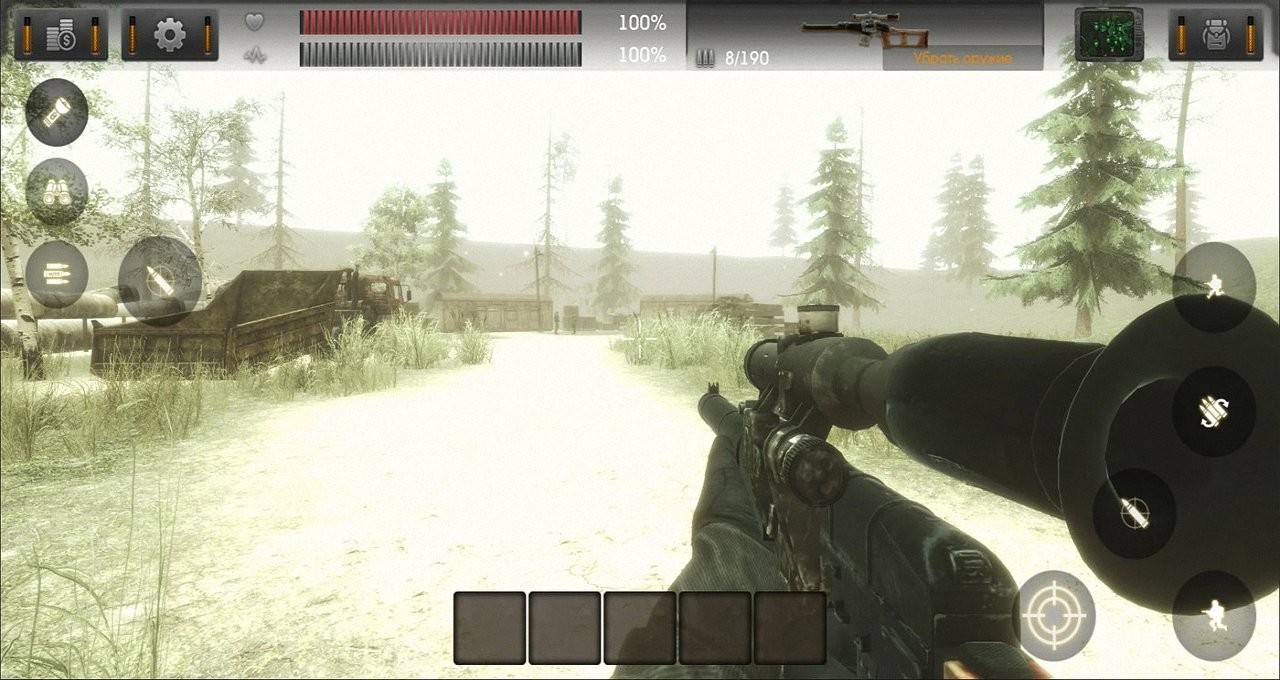Open the coin stack shop button
Image resolution: width=1280 pixels, height=680 pixels.
[x=60, y=35]
